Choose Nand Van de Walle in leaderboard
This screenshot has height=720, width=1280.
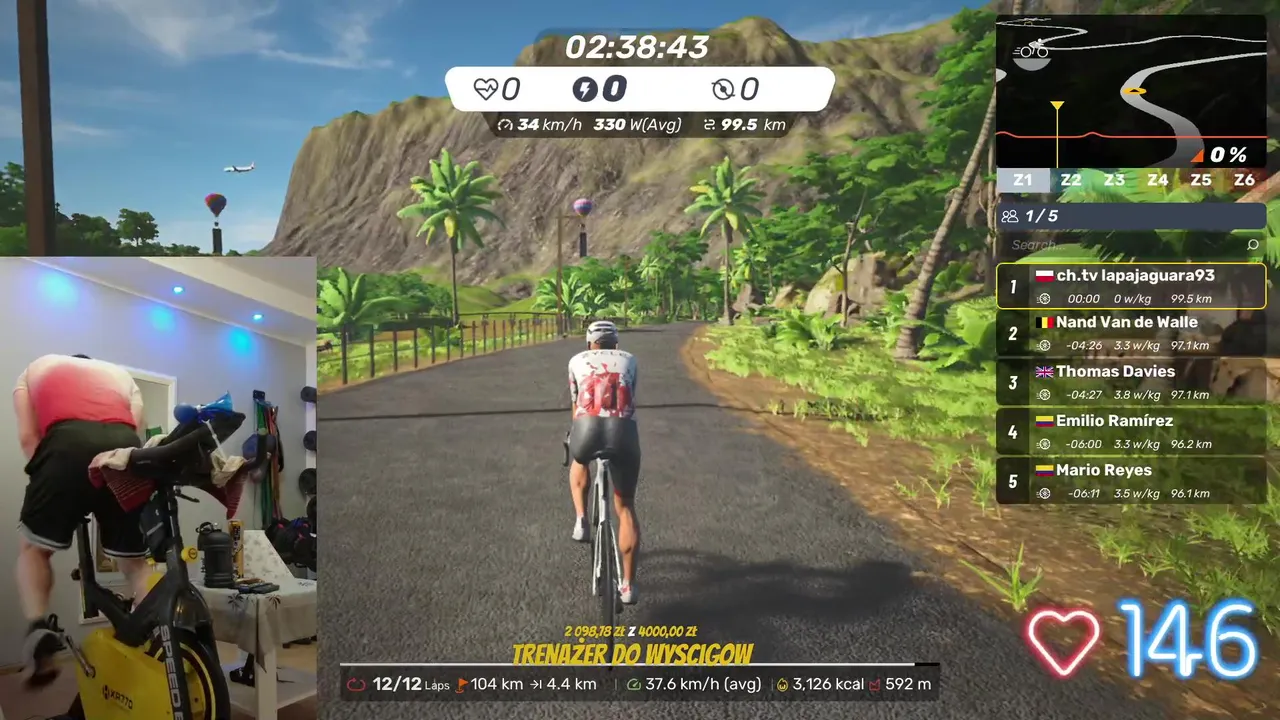(1131, 333)
